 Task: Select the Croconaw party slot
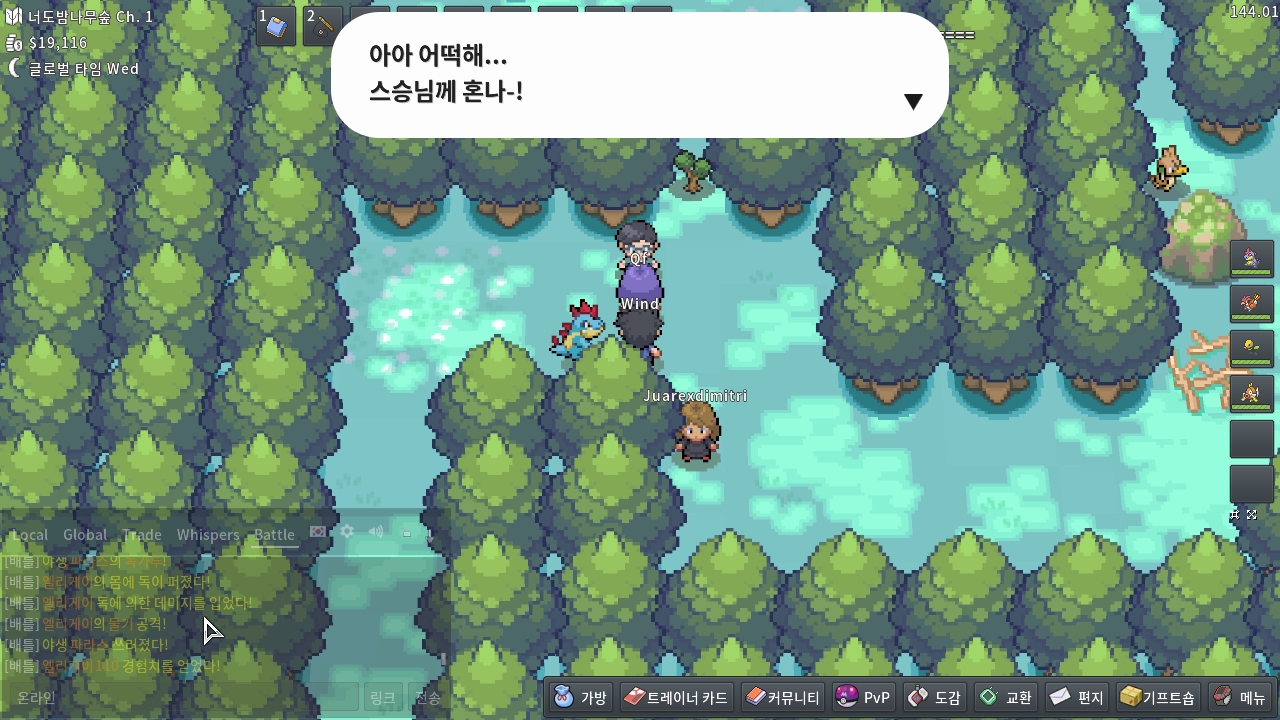pos(1251,259)
